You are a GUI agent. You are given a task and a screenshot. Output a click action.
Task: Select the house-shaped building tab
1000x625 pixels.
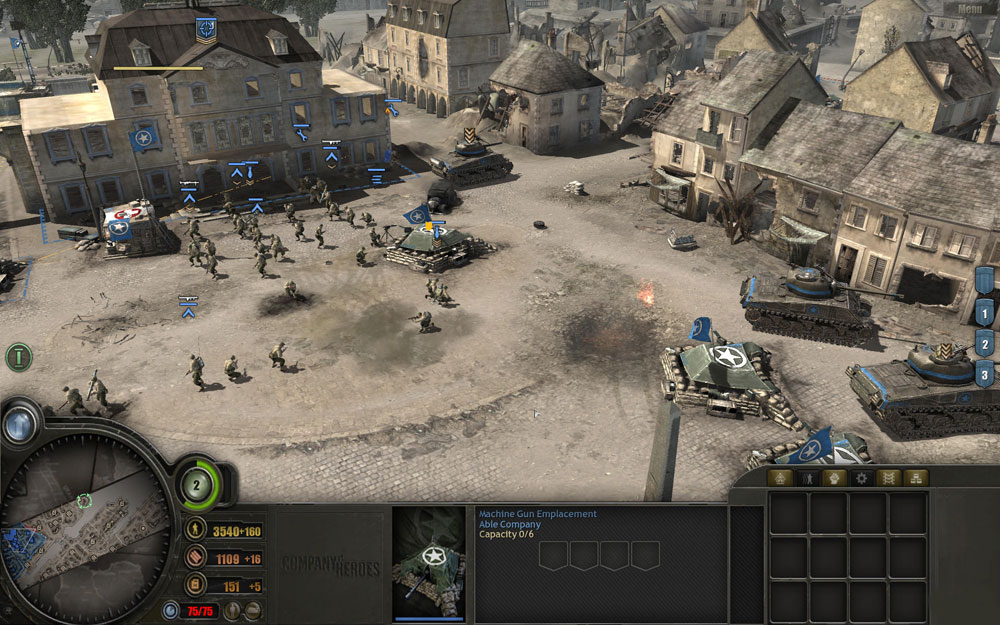(779, 478)
